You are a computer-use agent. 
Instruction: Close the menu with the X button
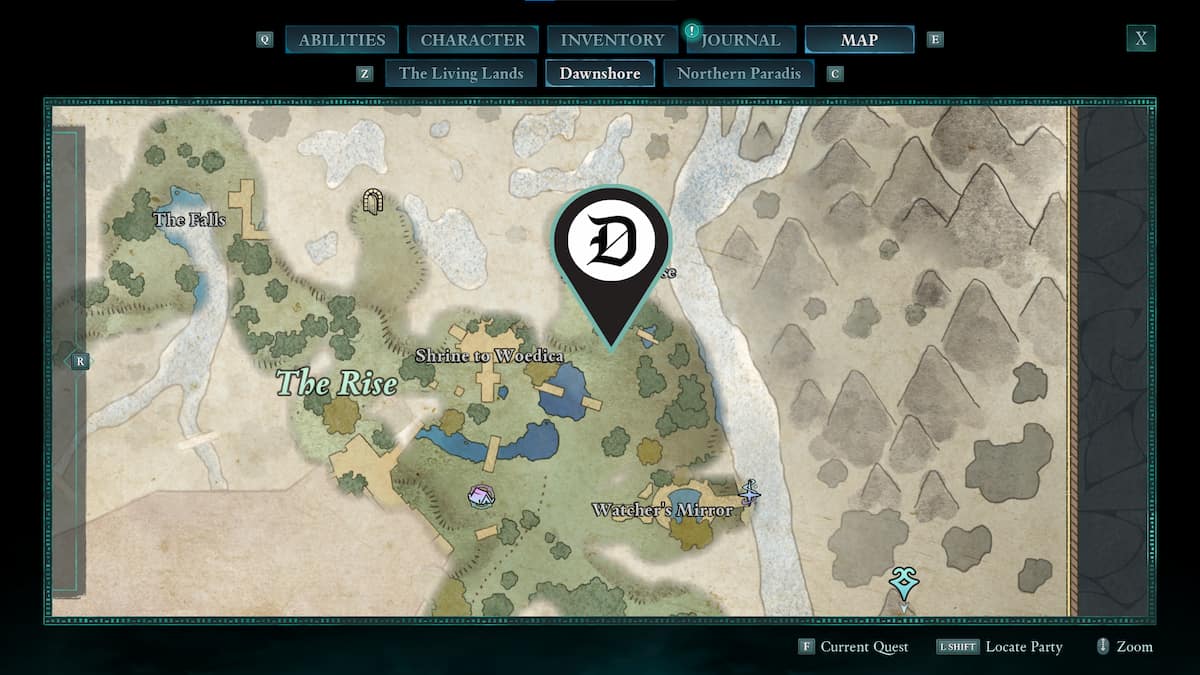click(x=1140, y=39)
